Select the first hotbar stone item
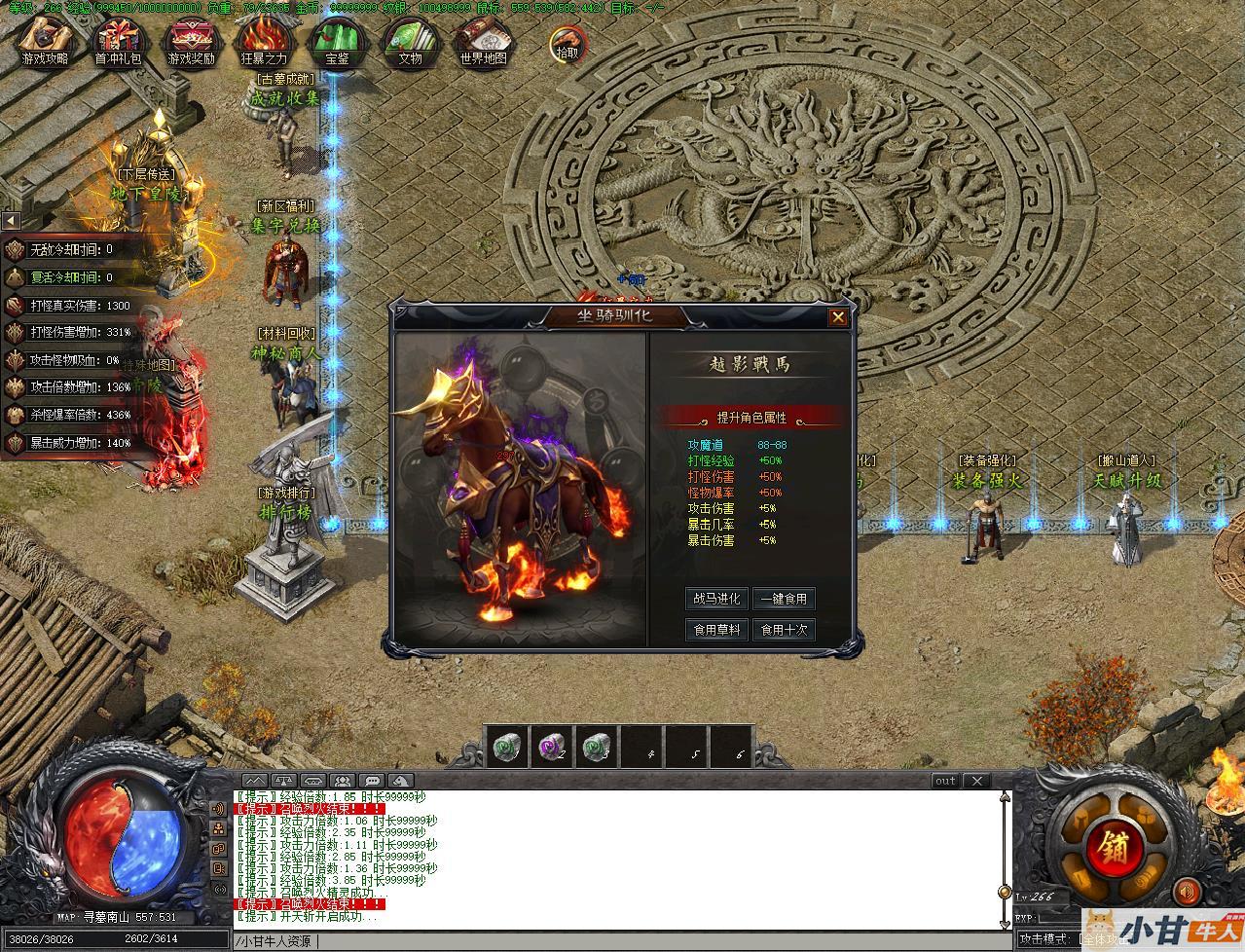This screenshot has width=1245, height=952. (x=506, y=747)
